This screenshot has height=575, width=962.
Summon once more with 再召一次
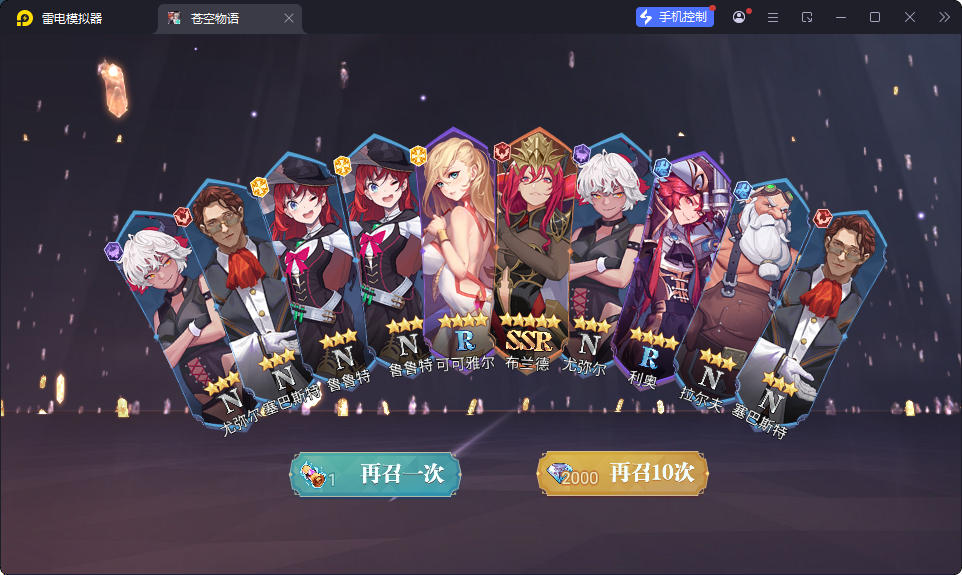(375, 474)
